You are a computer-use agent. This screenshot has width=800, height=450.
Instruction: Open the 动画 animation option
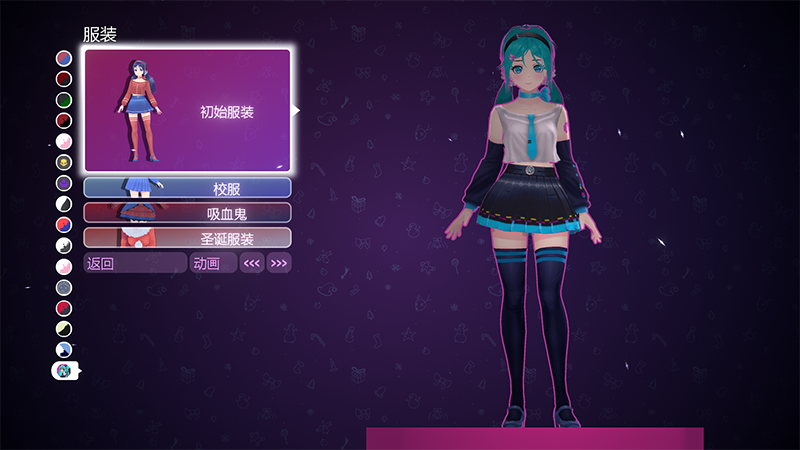click(x=213, y=264)
